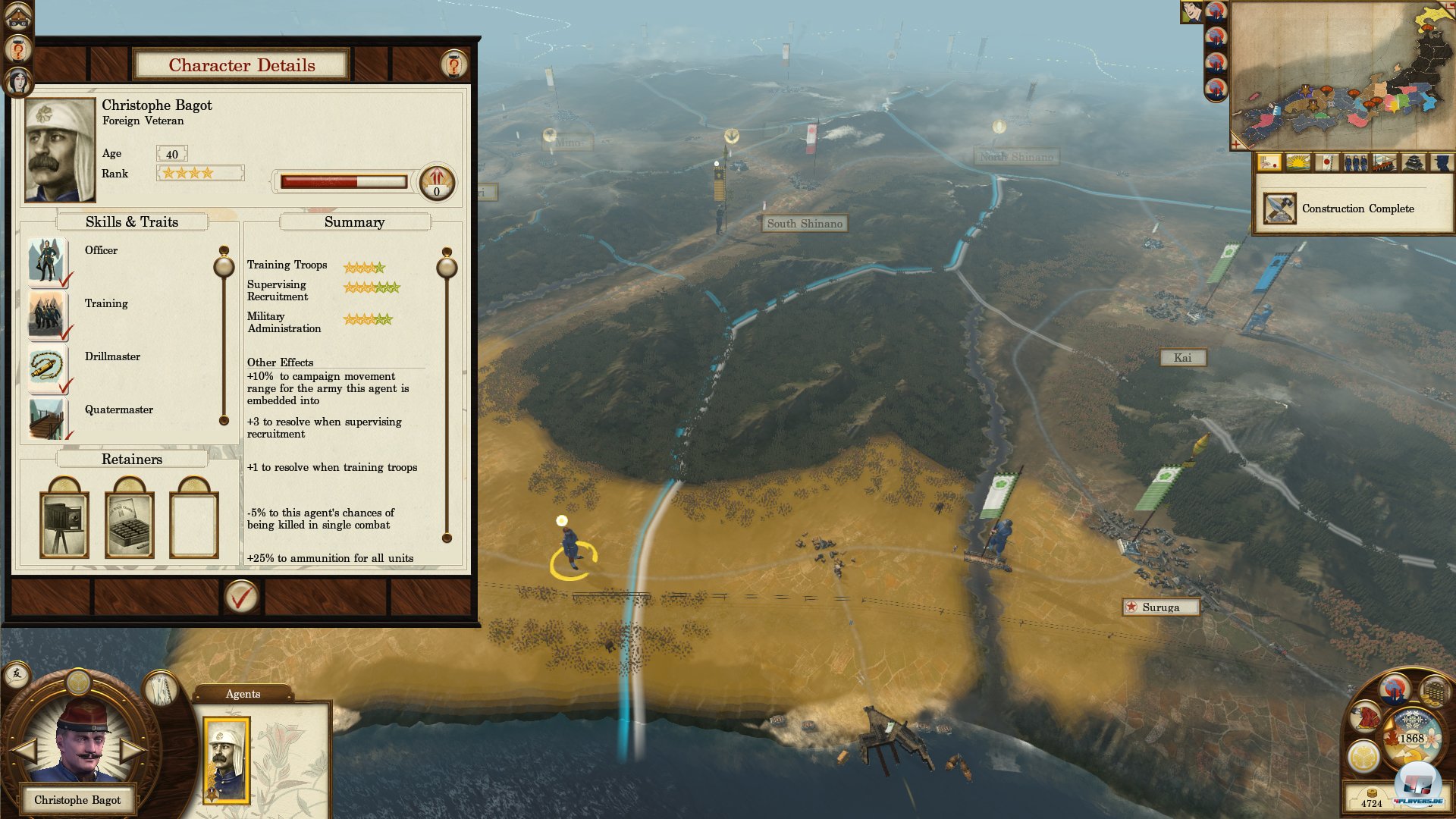Confirm with the red checkmark button

(x=241, y=598)
